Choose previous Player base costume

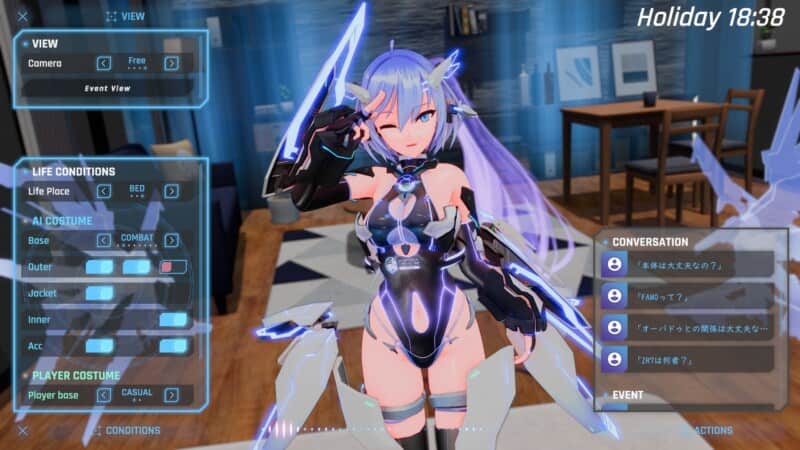(104, 395)
